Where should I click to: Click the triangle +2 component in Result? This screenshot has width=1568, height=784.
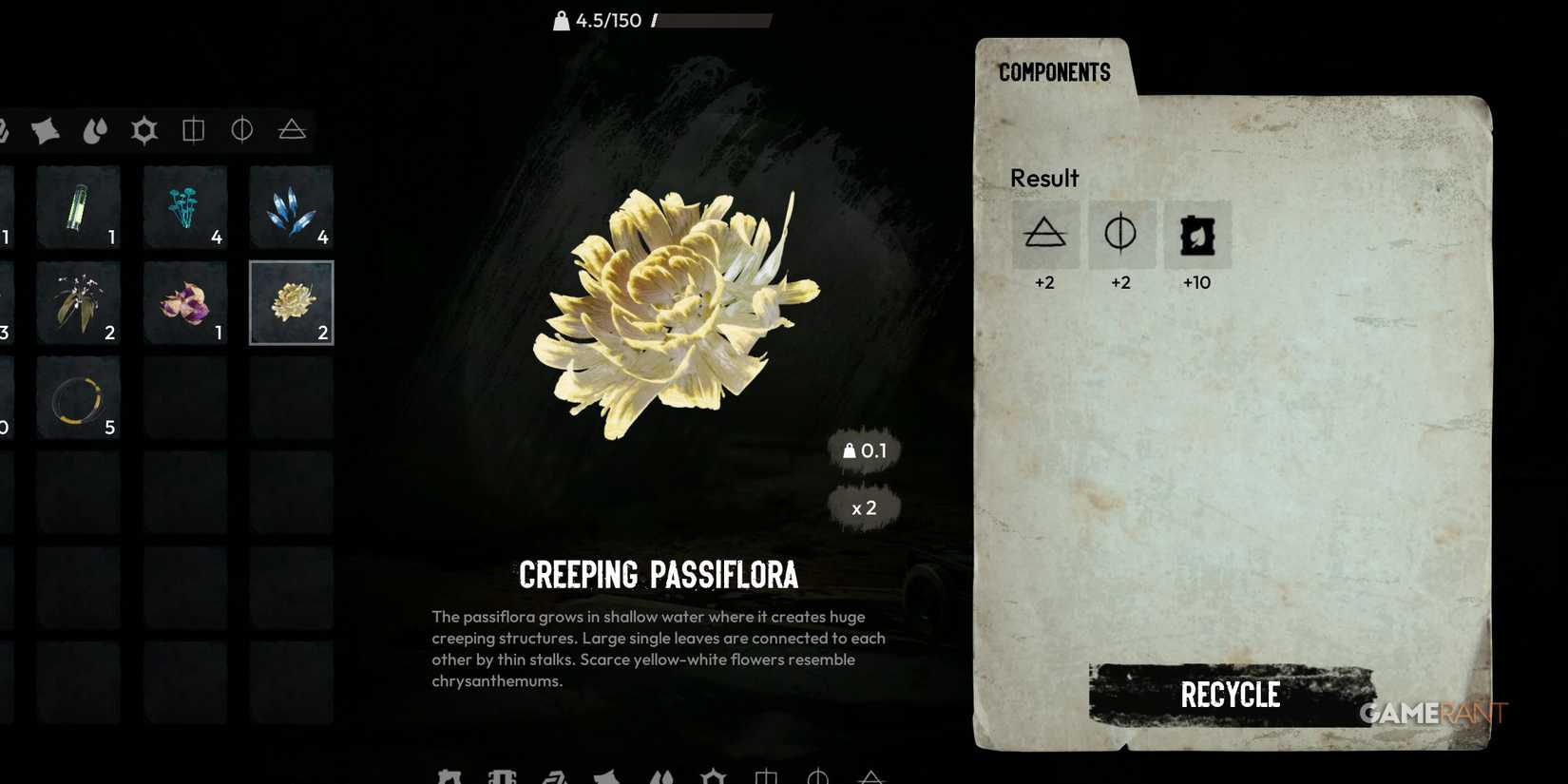(x=1044, y=234)
